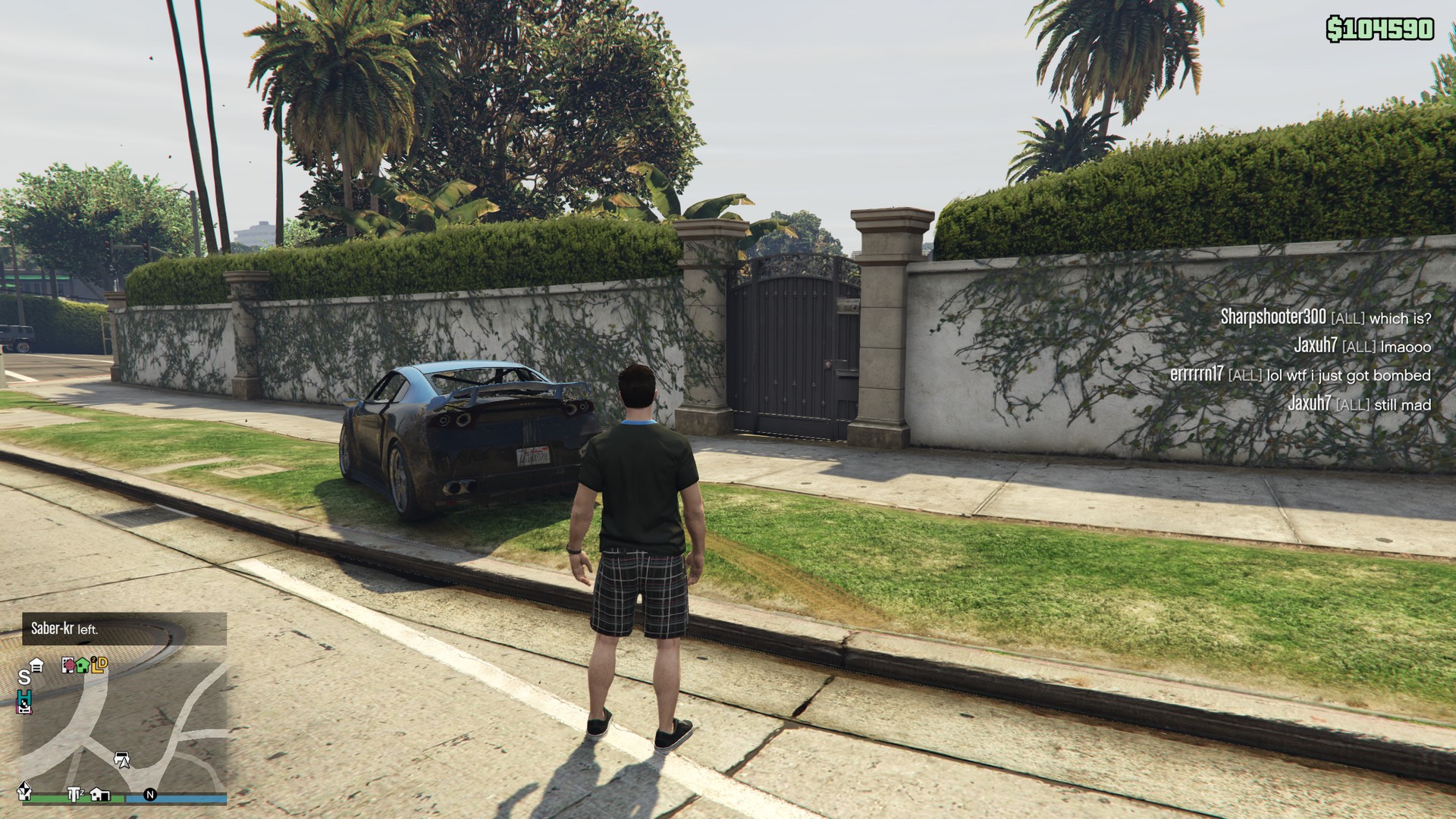Click the white player car arrow blip
The image size is (1456, 819).
click(x=122, y=760)
